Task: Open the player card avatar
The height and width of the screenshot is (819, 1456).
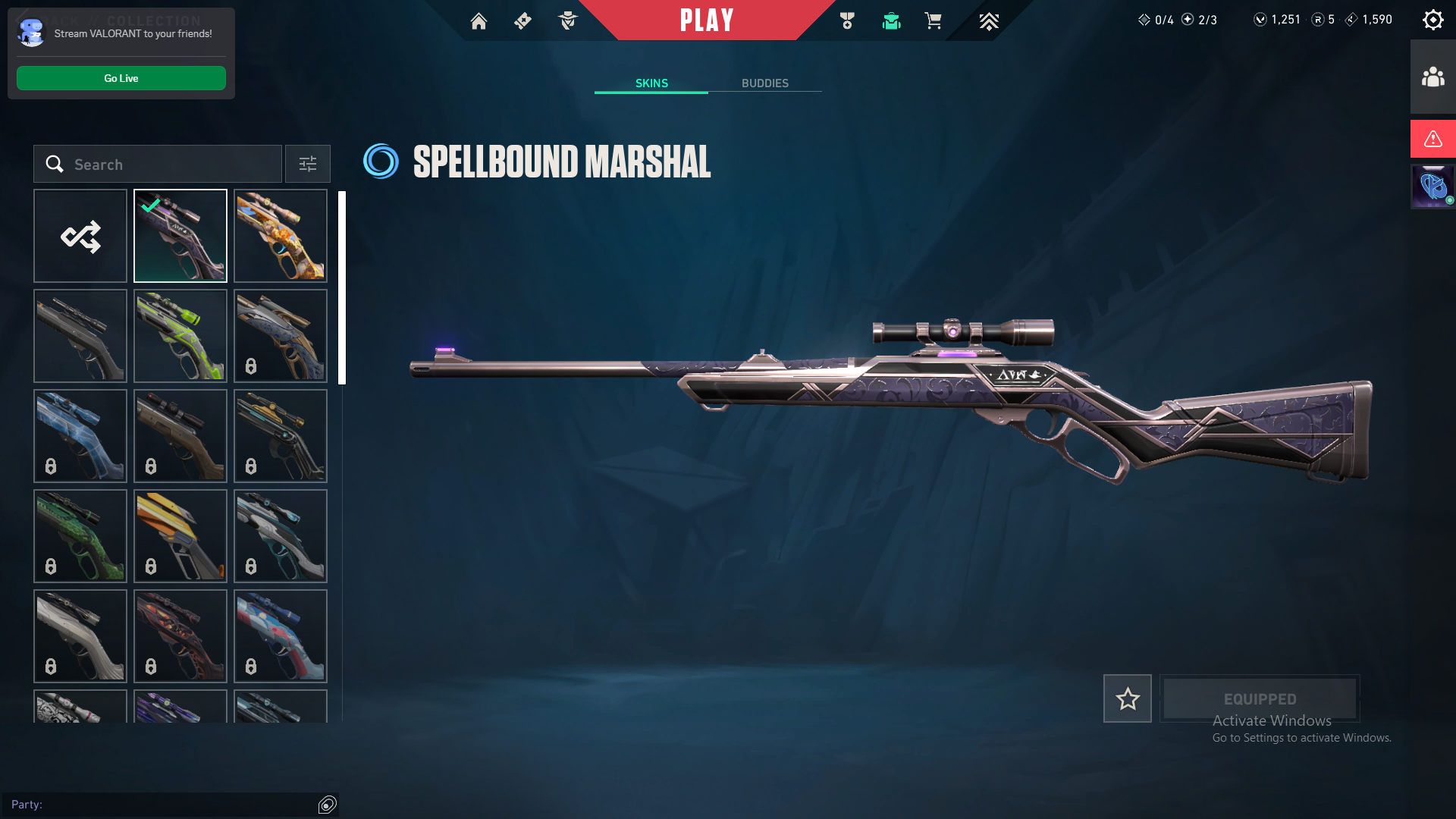Action: pos(1432,186)
